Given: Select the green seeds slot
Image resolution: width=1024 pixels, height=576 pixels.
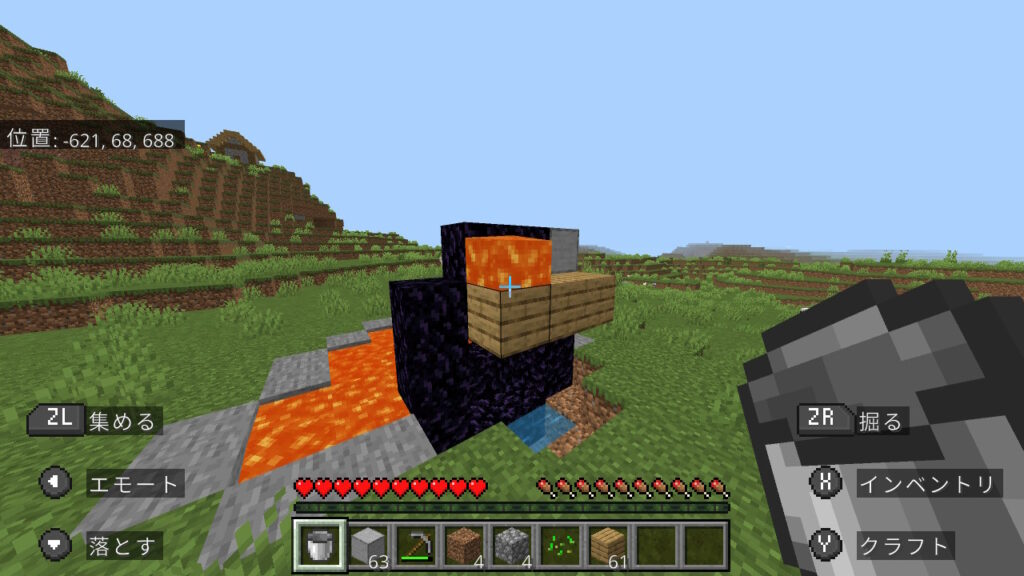Looking at the screenshot, I should point(559,545).
